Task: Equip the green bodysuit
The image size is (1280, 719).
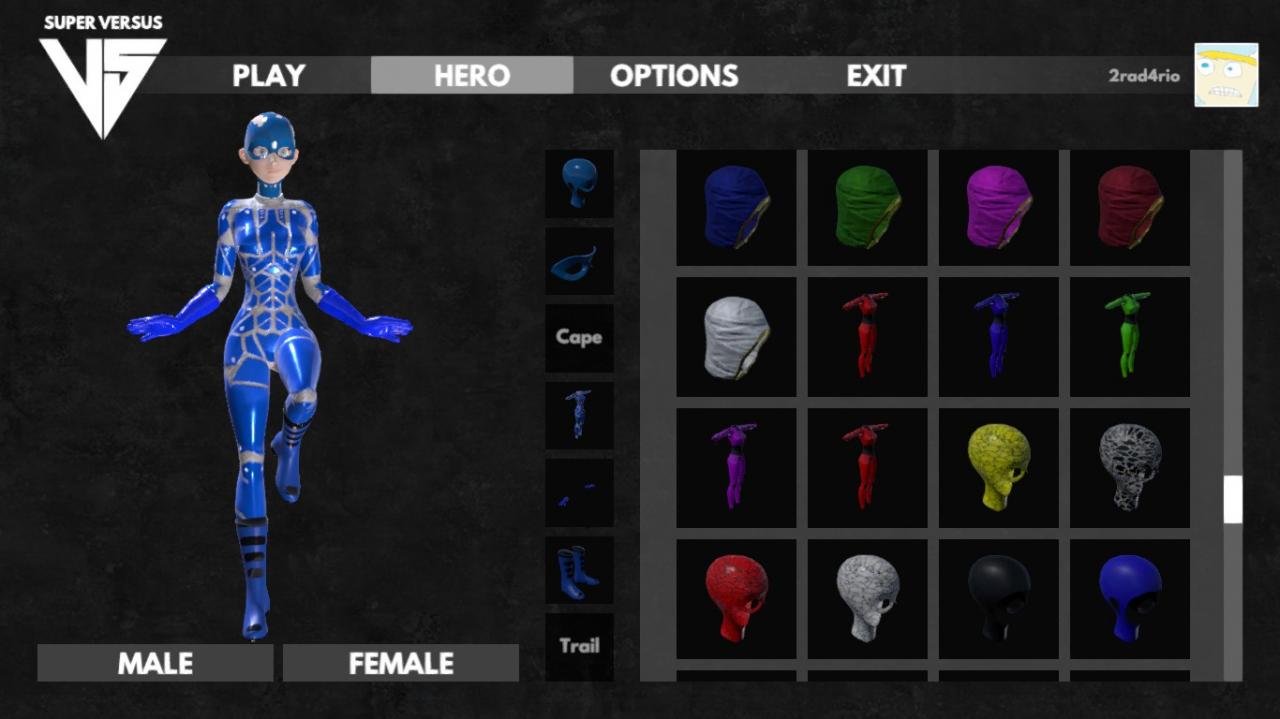Action: [1129, 337]
